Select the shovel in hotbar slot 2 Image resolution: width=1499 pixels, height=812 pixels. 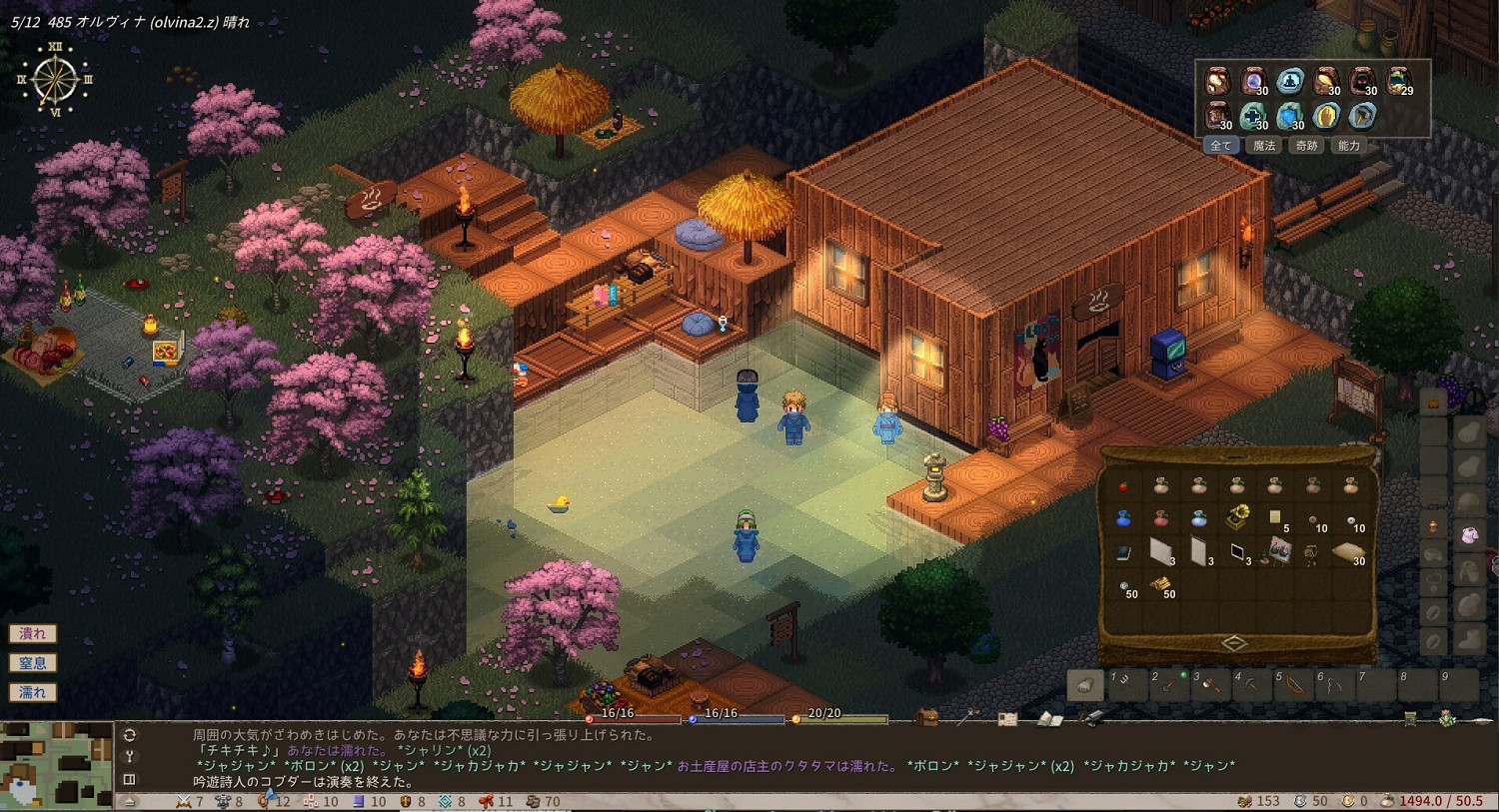click(x=1168, y=685)
